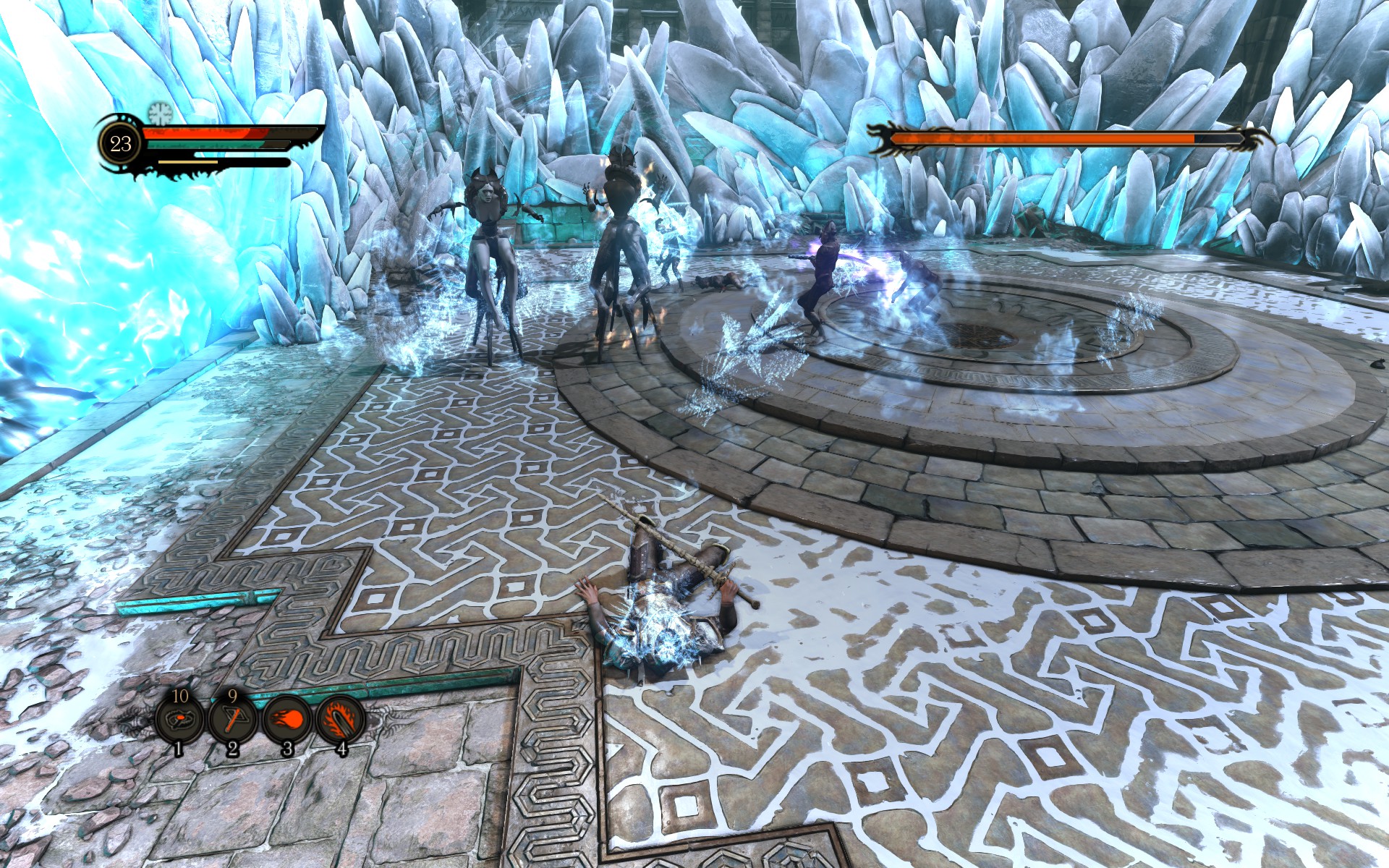Activate the flaming arc ability in slot 4
1389x868 pixels.
(340, 720)
